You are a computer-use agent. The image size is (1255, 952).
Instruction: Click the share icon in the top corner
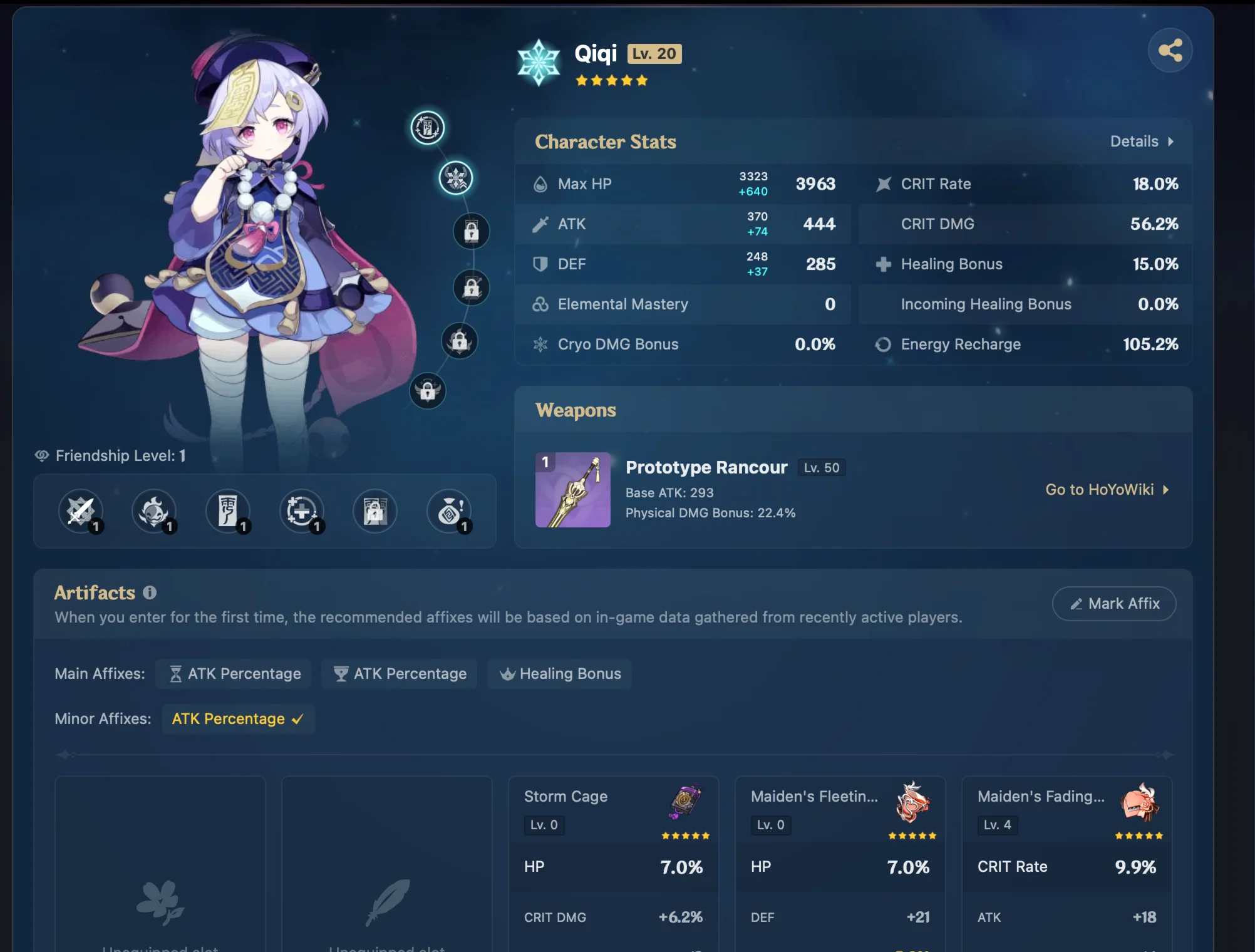[x=1170, y=50]
